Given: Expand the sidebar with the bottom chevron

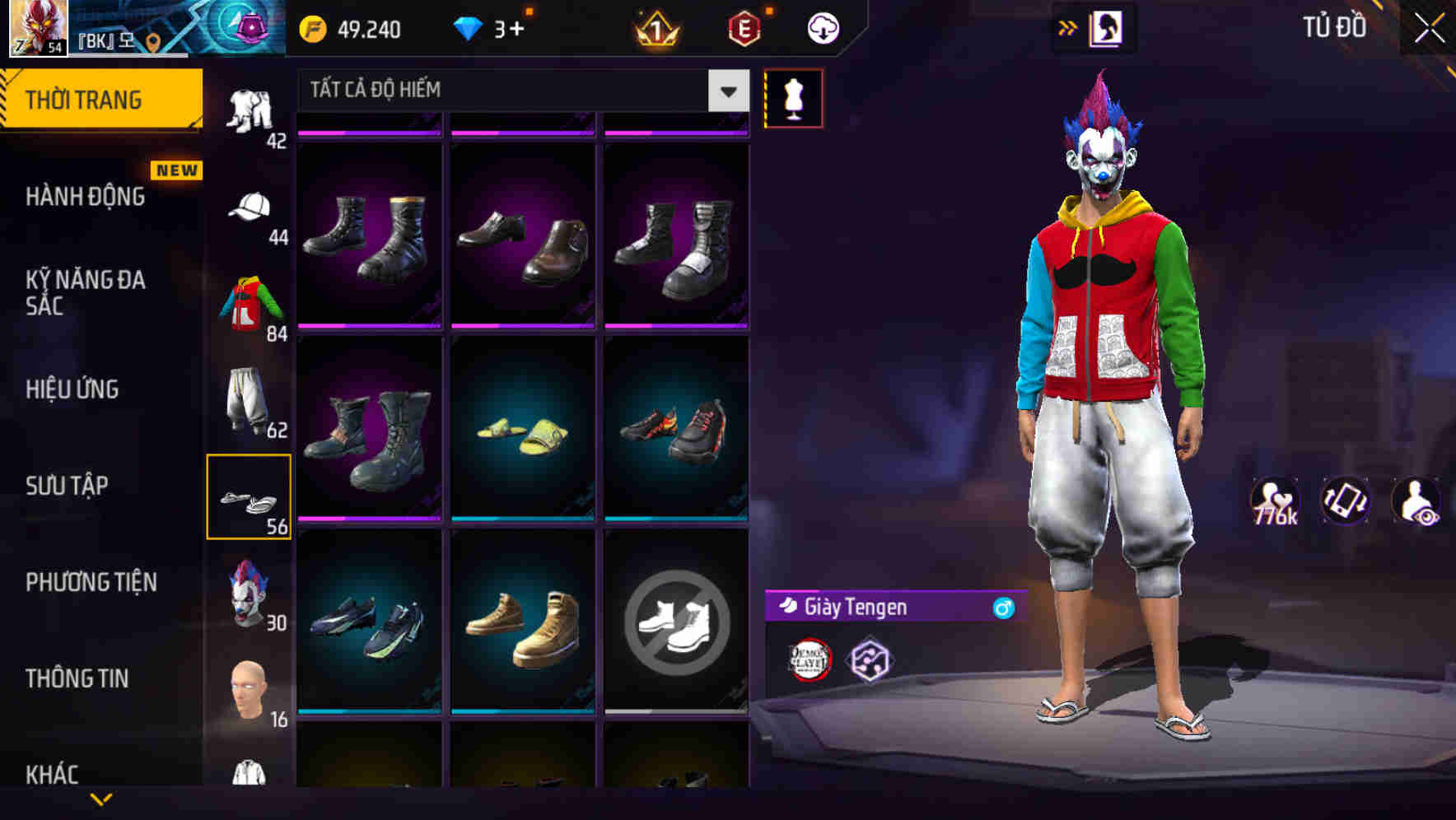Looking at the screenshot, I should [103, 797].
